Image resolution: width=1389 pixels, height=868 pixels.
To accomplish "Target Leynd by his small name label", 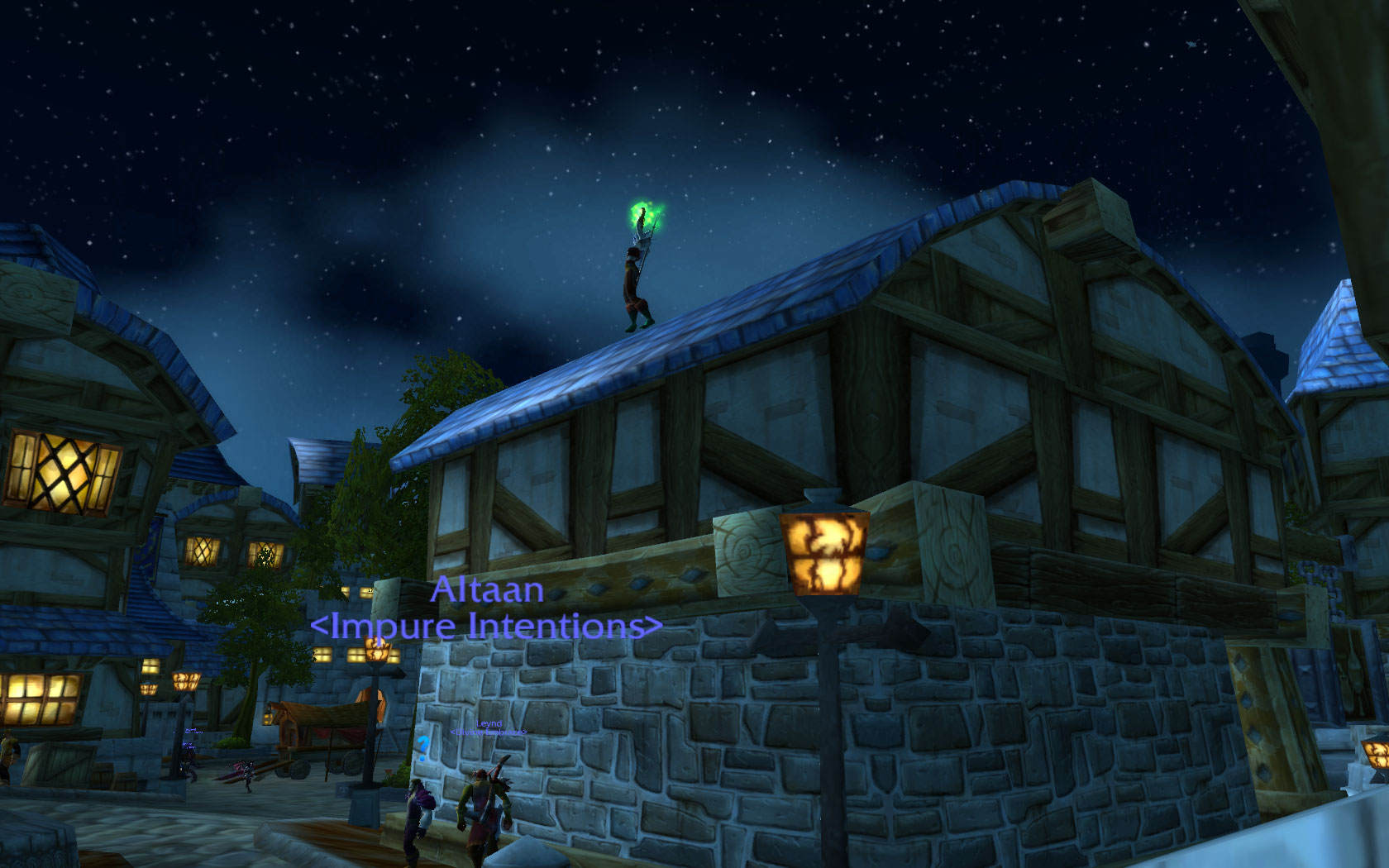I will tap(489, 723).
